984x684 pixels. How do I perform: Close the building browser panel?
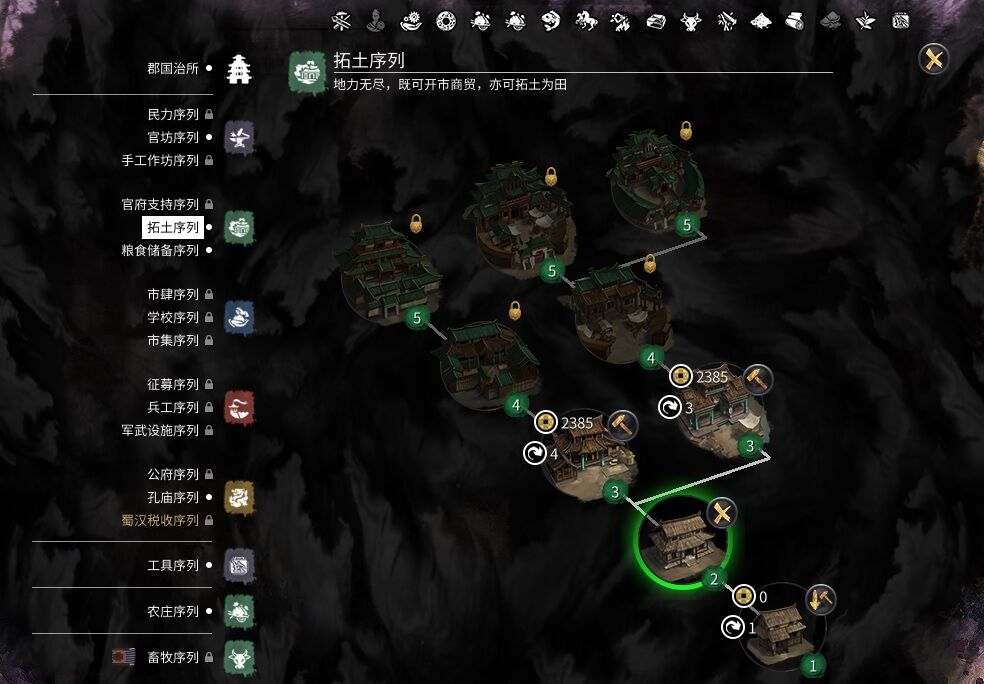tap(934, 59)
